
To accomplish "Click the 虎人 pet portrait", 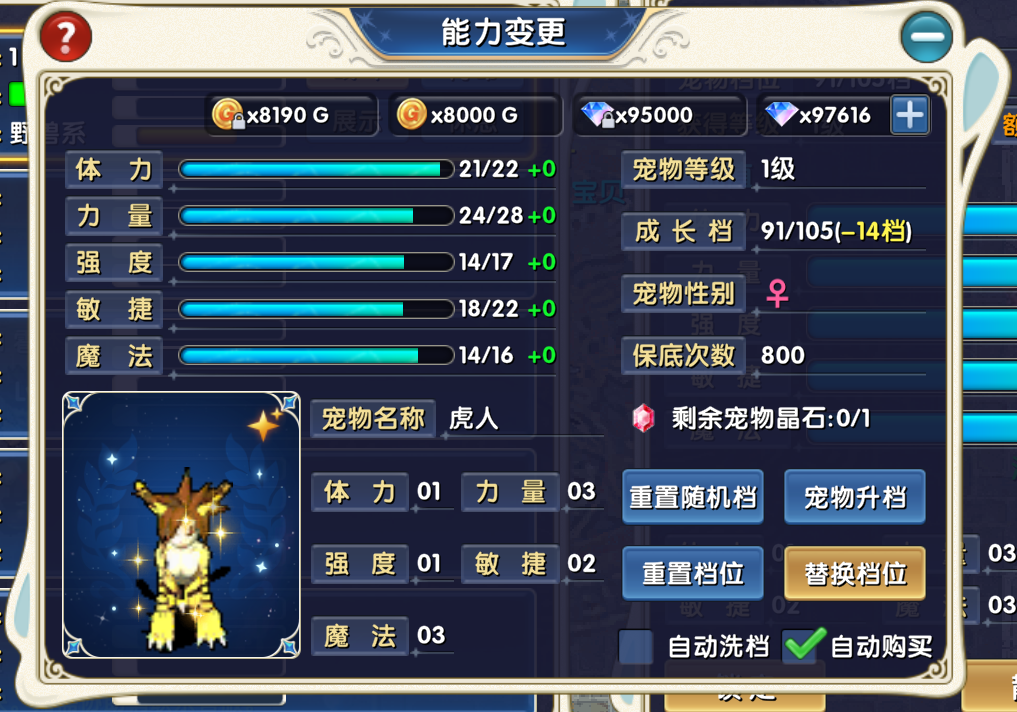I will [181, 525].
